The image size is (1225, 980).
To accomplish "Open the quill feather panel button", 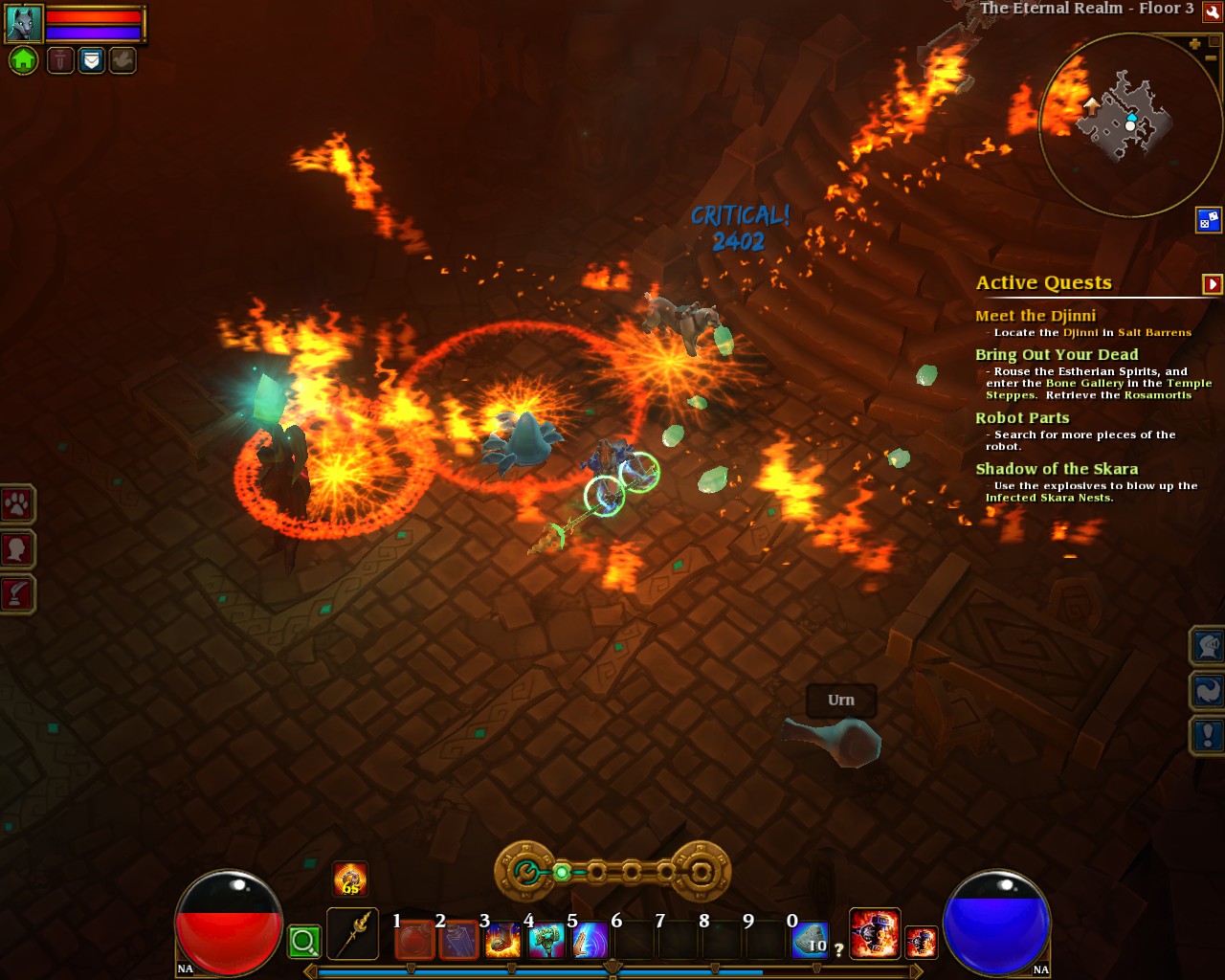I will tap(17, 594).
